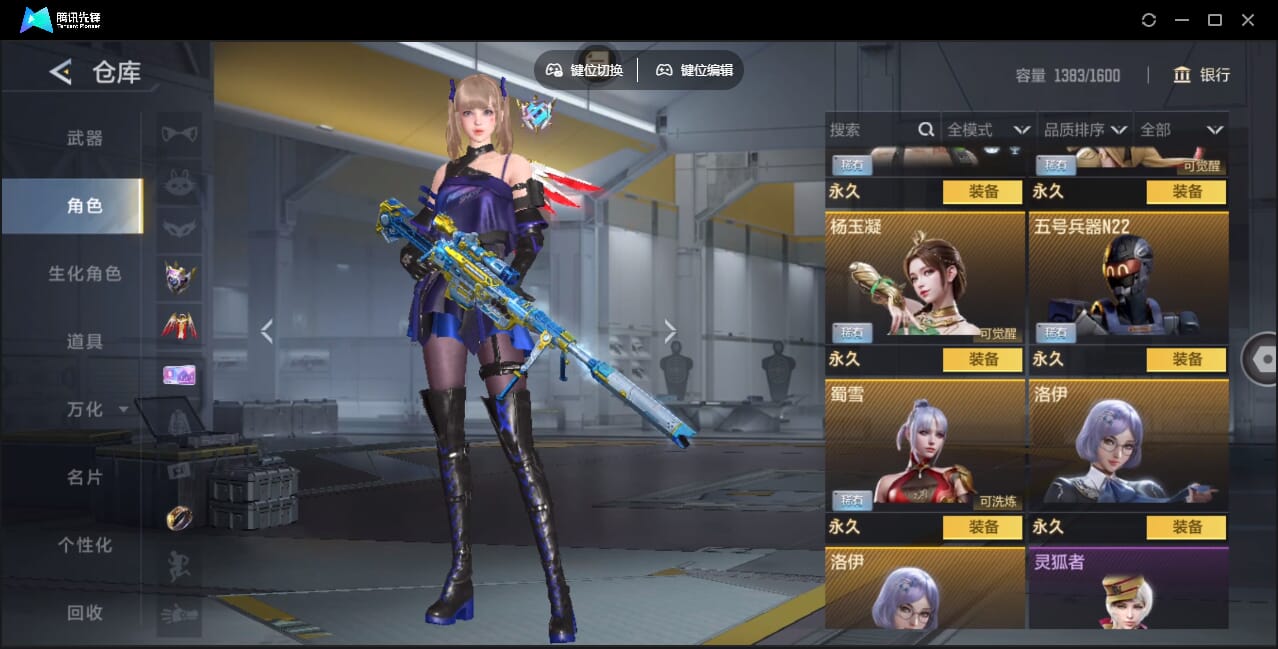Open the 品质排序 quality sort dropdown
Screen dimensions: 1278x649
coord(1085,130)
